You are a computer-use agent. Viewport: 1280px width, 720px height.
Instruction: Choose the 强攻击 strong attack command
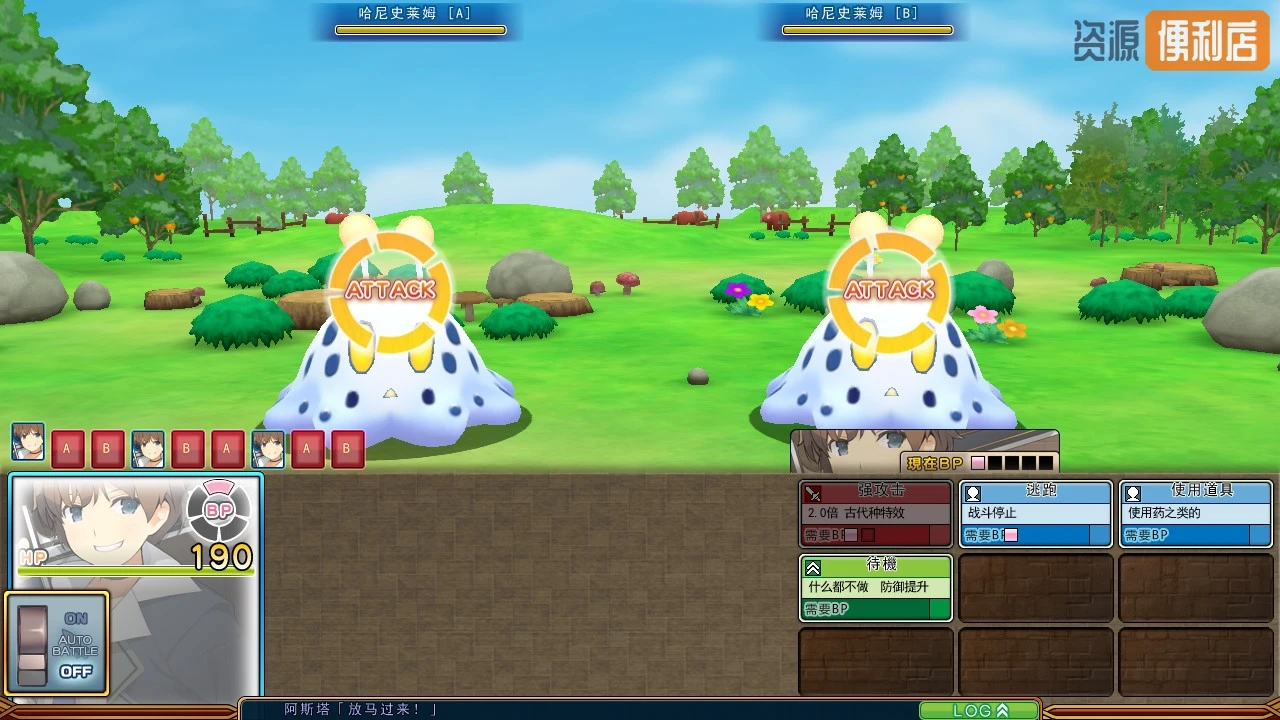875,513
